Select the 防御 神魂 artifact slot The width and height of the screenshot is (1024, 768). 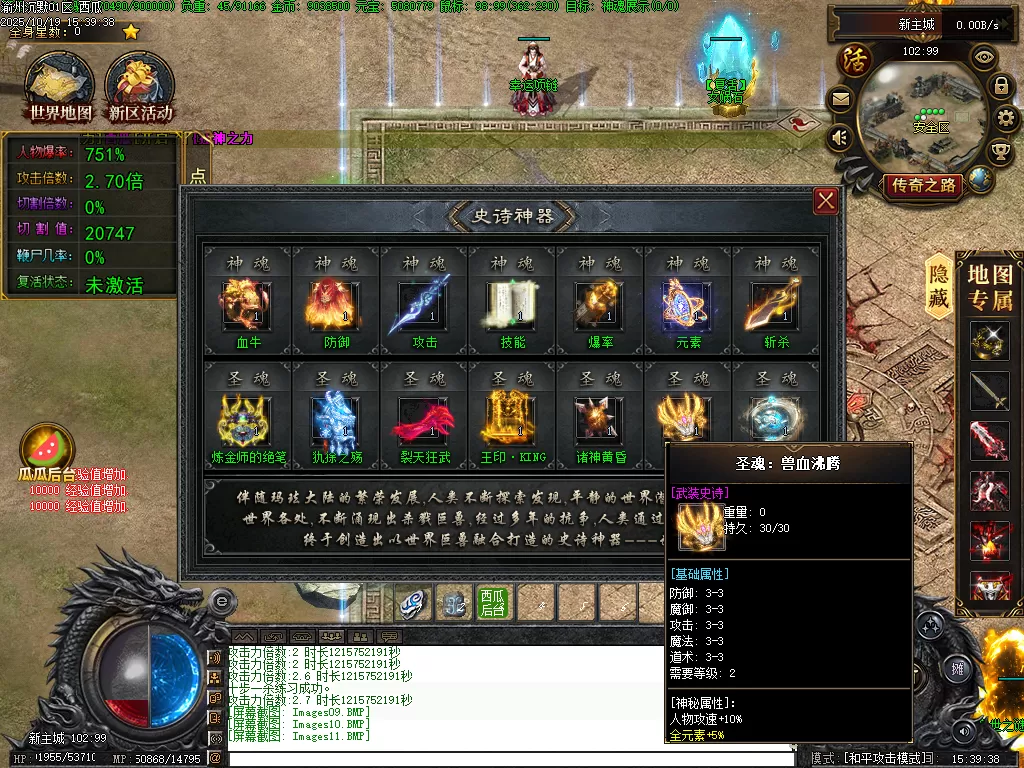(335, 306)
